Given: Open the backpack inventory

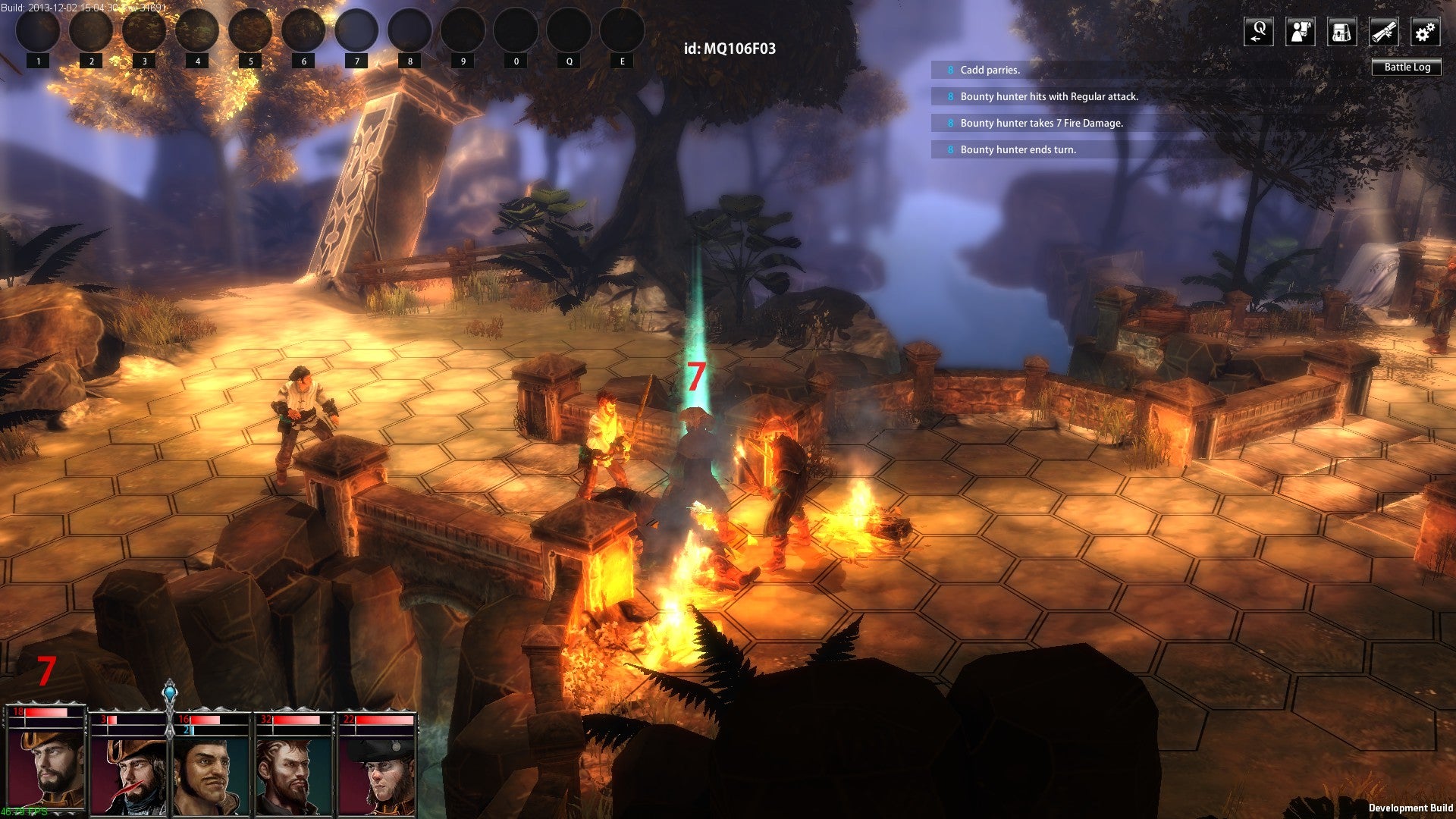Looking at the screenshot, I should point(1341,33).
